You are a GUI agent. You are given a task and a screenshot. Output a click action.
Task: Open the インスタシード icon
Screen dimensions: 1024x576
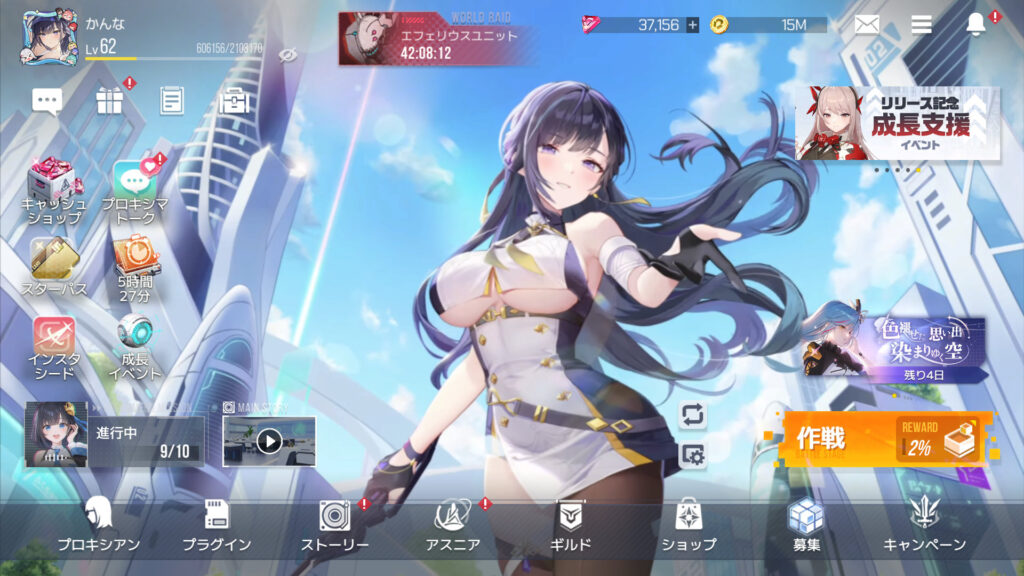53,346
